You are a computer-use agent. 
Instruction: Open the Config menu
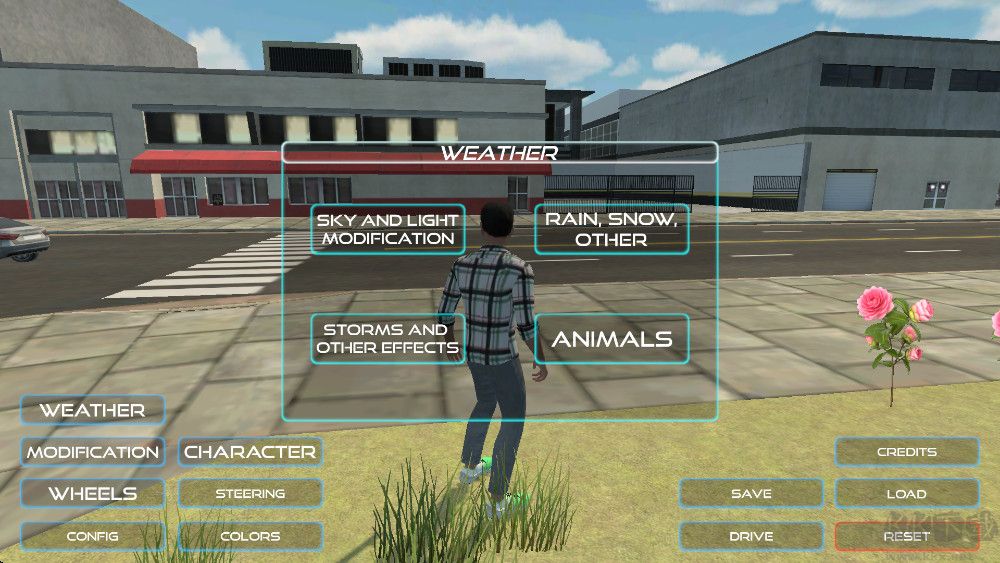(92, 536)
